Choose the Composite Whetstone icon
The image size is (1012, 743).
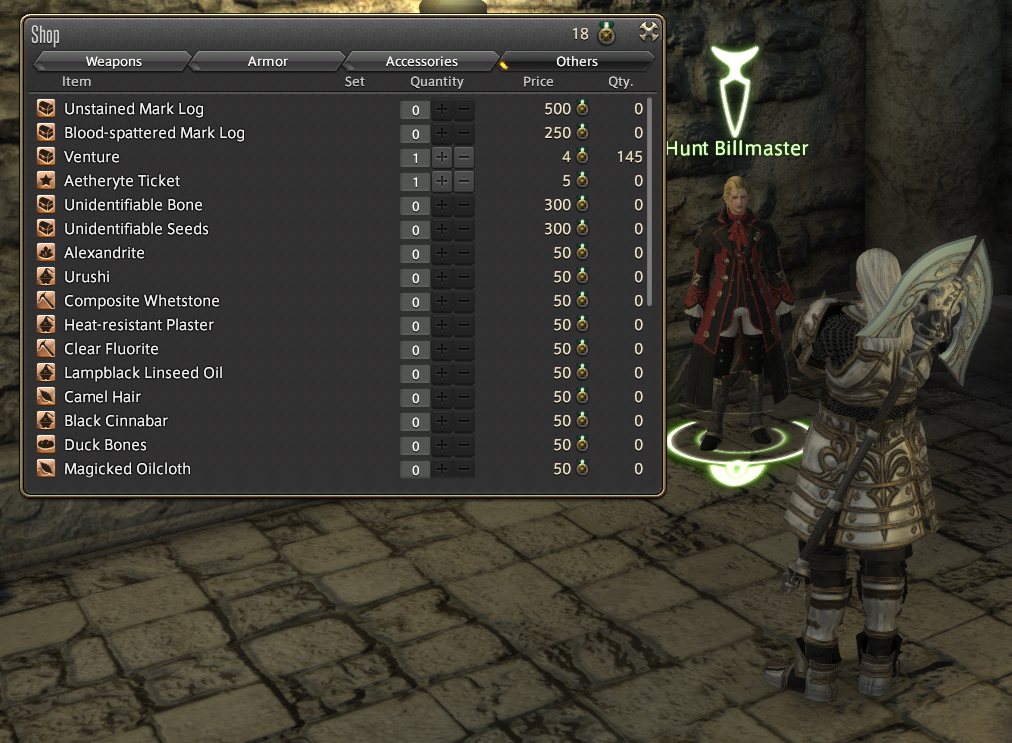46,301
